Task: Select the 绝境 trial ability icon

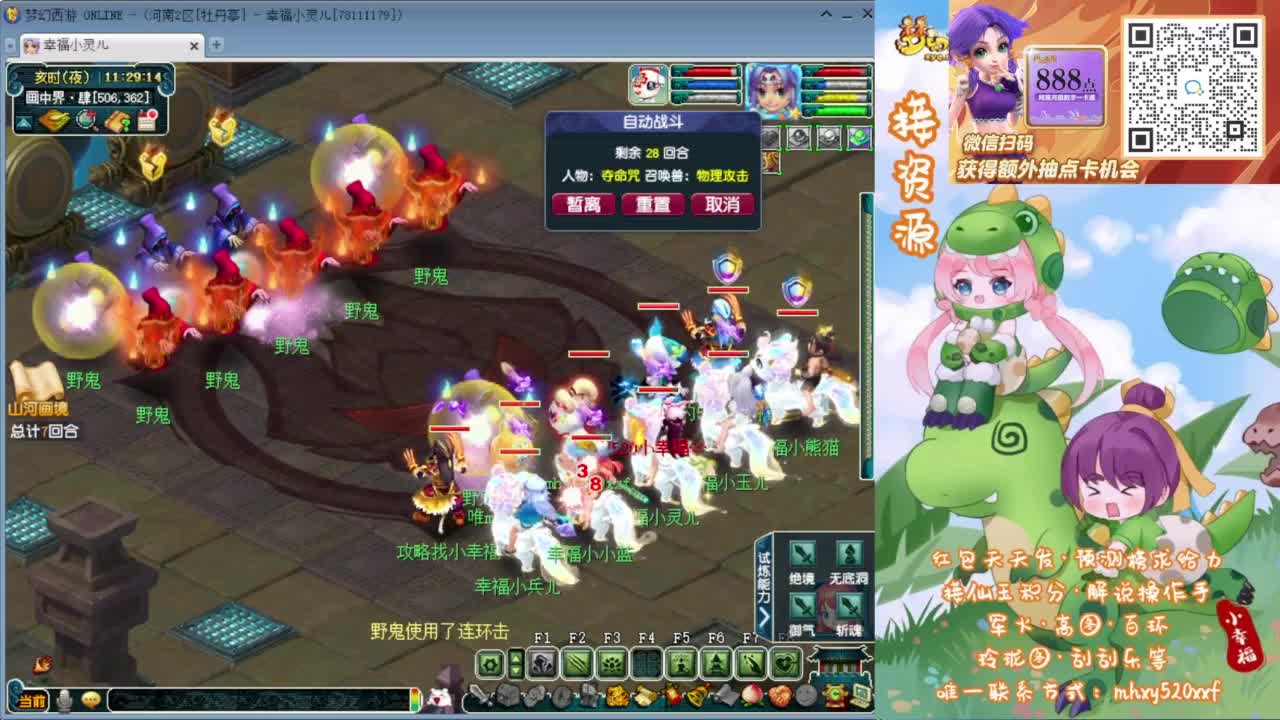Action: (x=802, y=552)
